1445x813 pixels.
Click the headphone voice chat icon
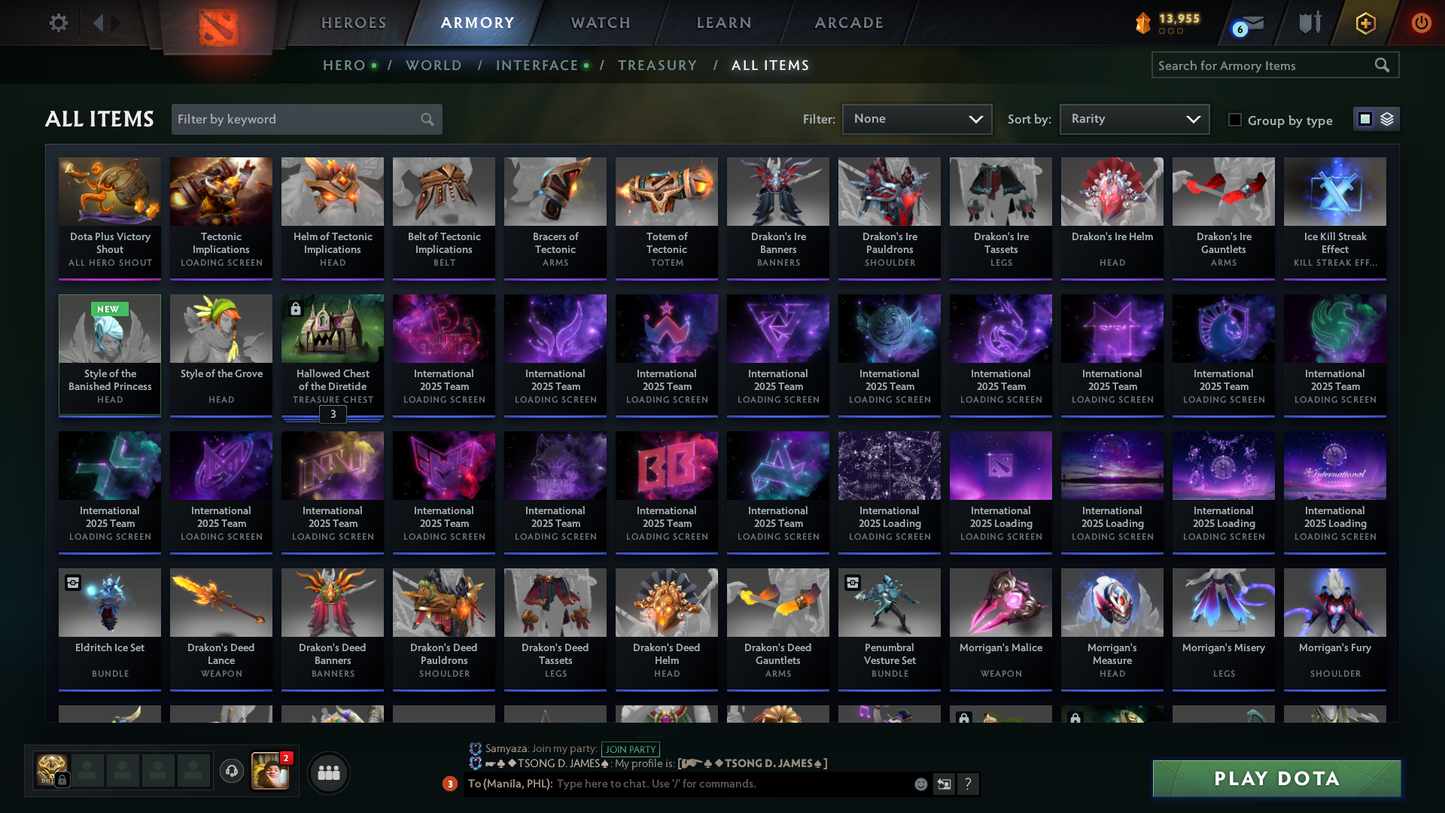pos(231,770)
